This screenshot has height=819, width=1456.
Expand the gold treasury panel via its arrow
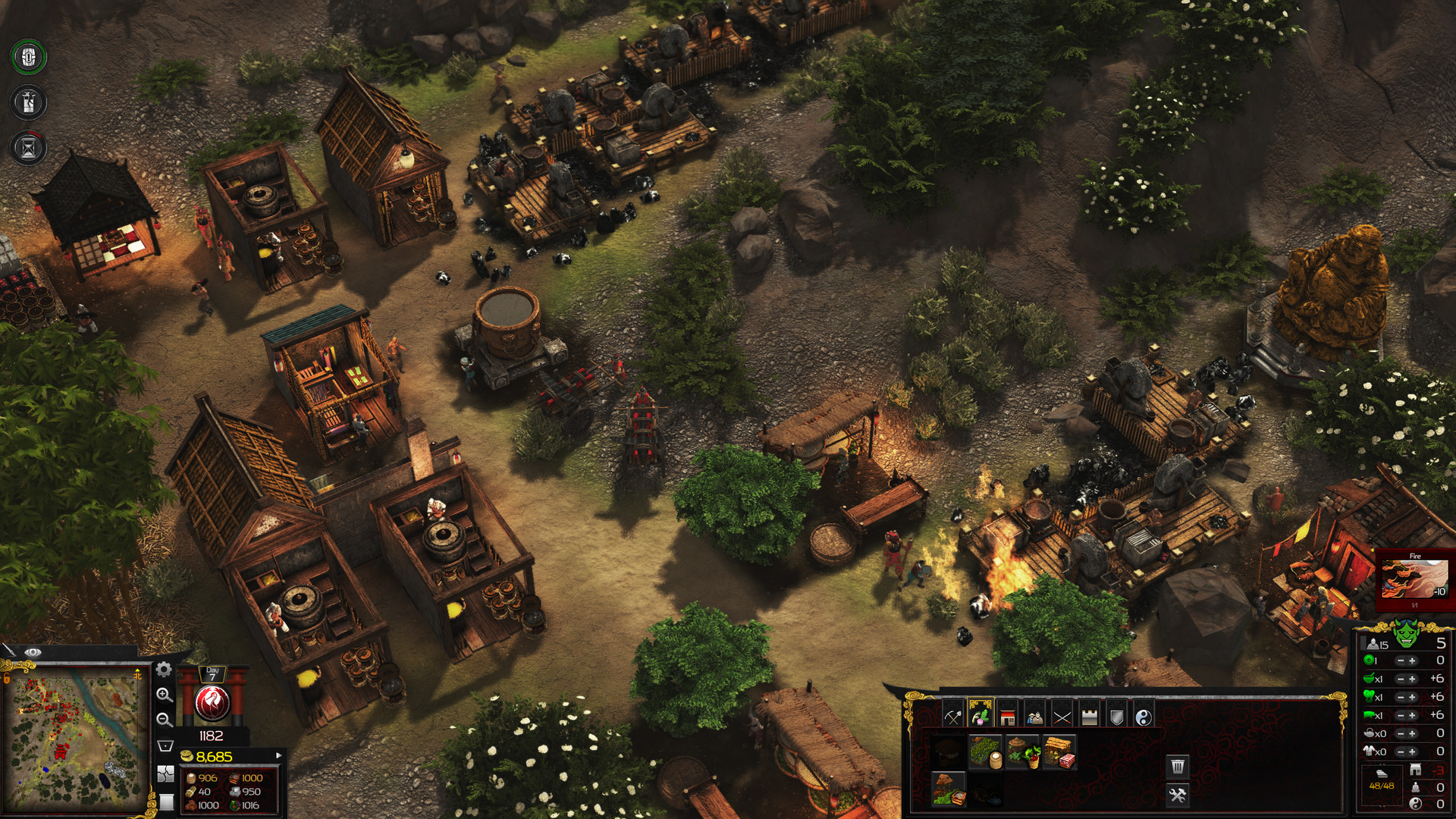279,755
